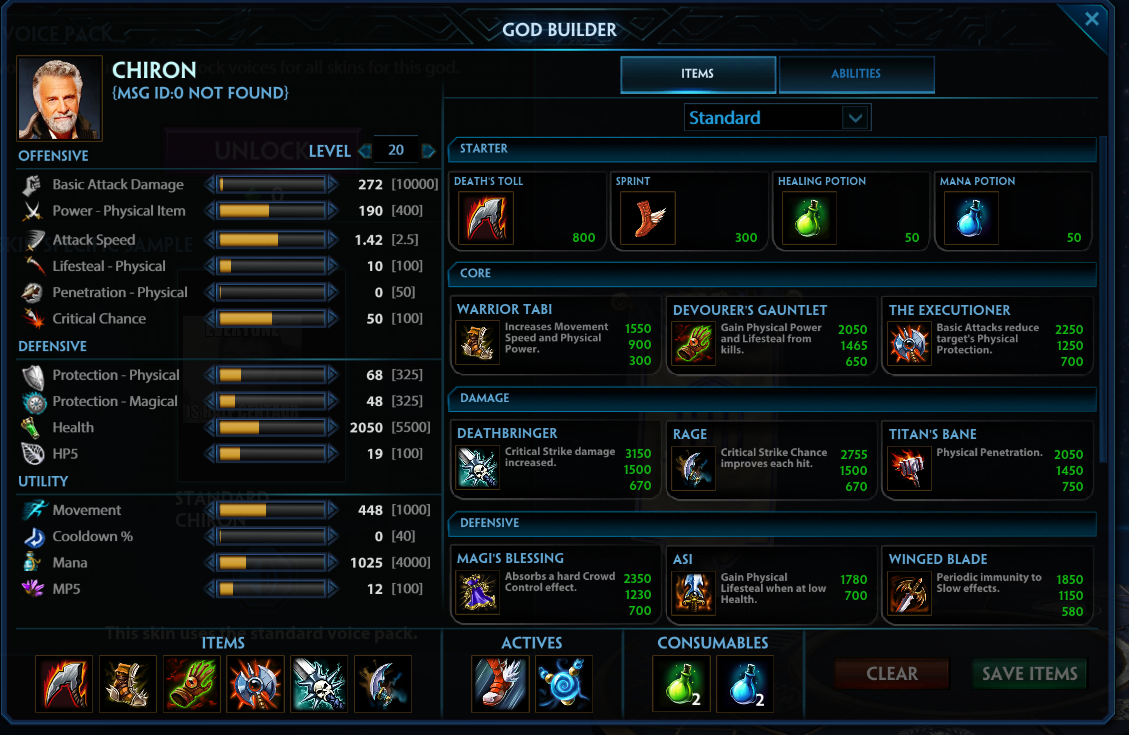Clear the current item build
Image resolution: width=1129 pixels, height=735 pixels.
(x=891, y=674)
